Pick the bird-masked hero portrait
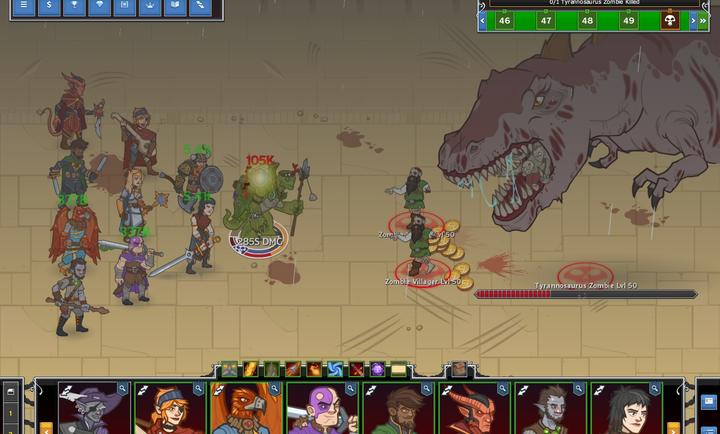 coord(244,410)
